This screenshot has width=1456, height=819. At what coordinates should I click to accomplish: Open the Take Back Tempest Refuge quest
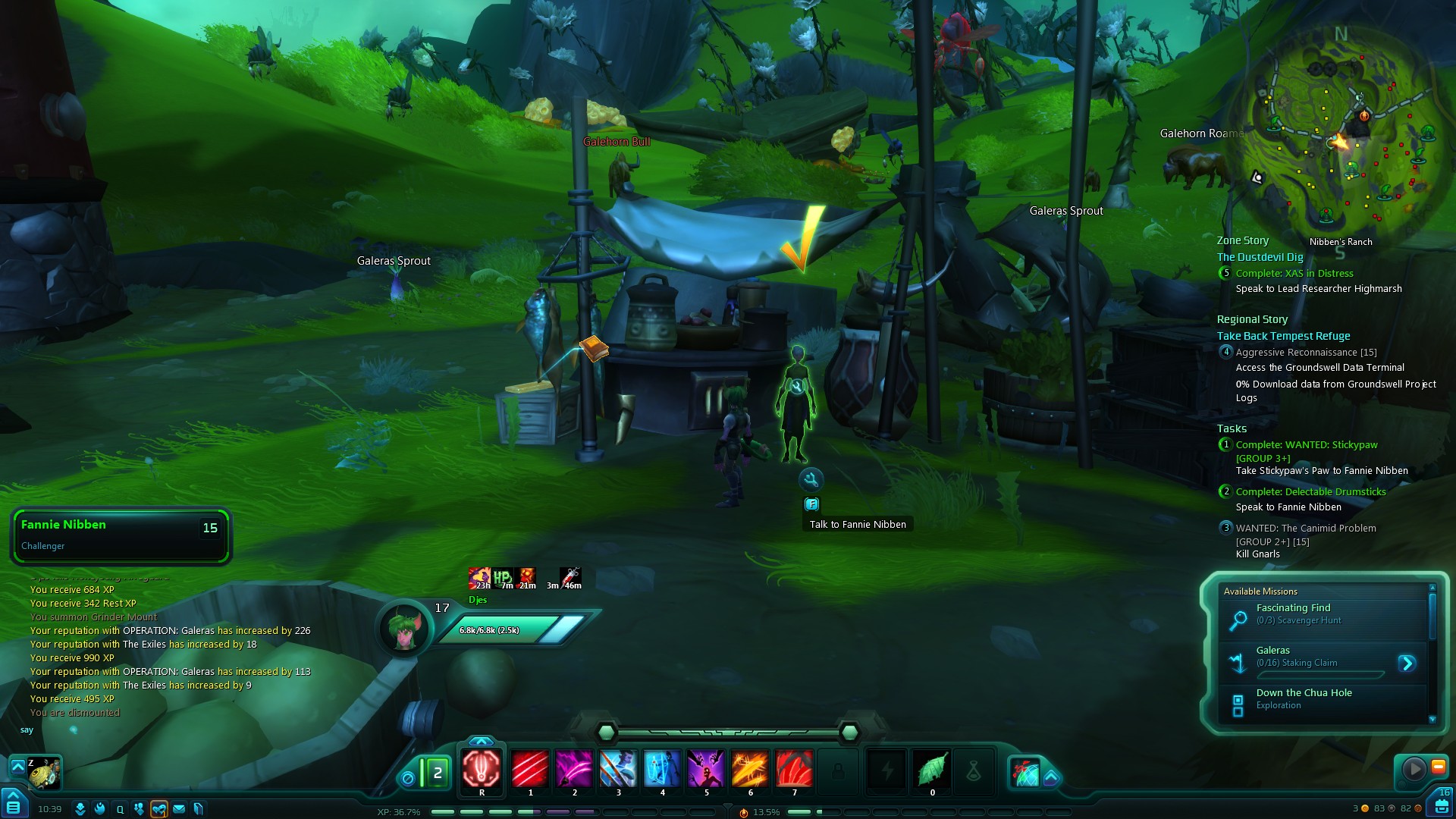(1283, 336)
